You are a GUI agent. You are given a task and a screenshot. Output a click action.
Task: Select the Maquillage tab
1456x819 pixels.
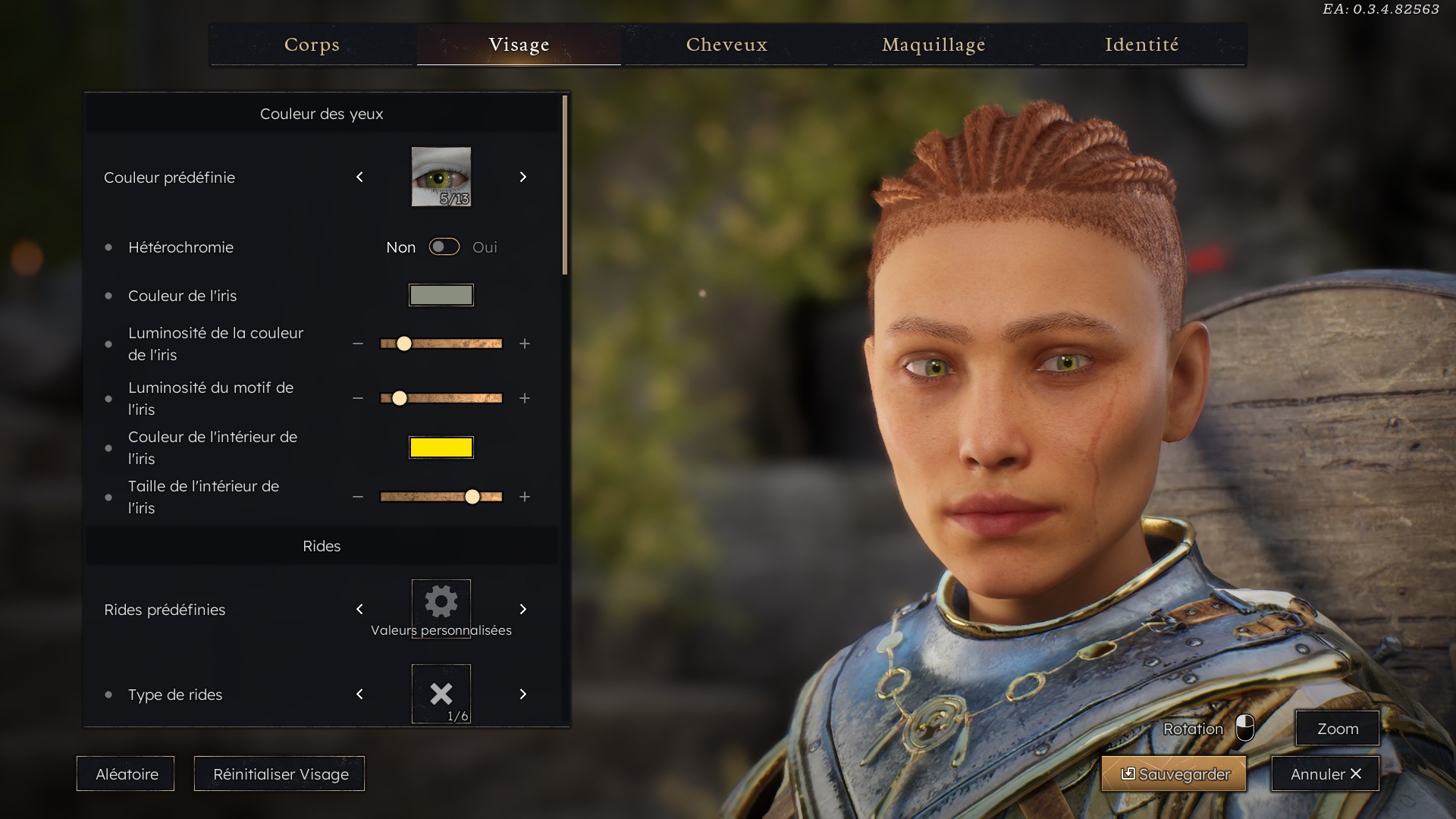[x=934, y=45]
